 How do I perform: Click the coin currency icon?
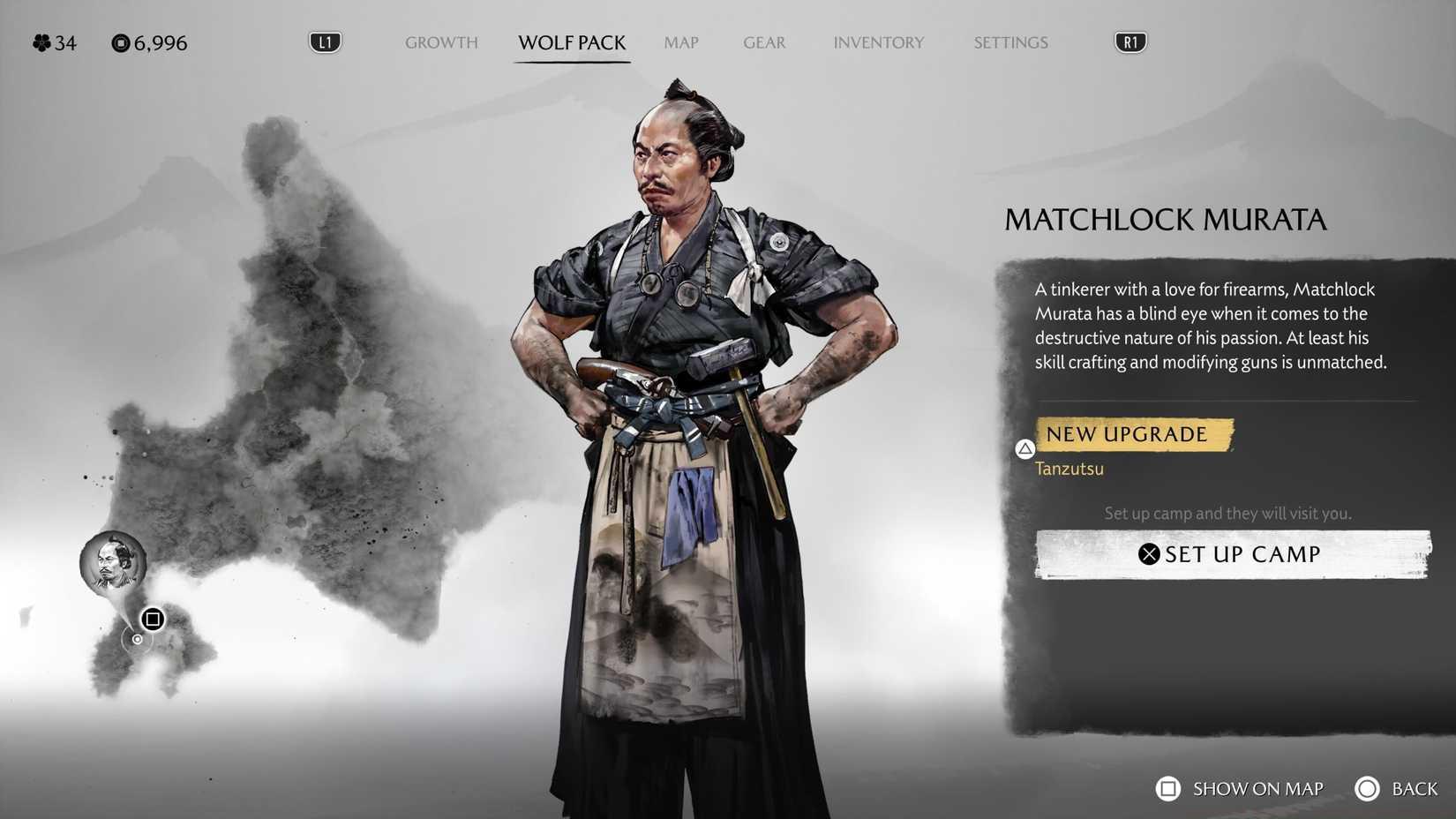tap(120, 42)
